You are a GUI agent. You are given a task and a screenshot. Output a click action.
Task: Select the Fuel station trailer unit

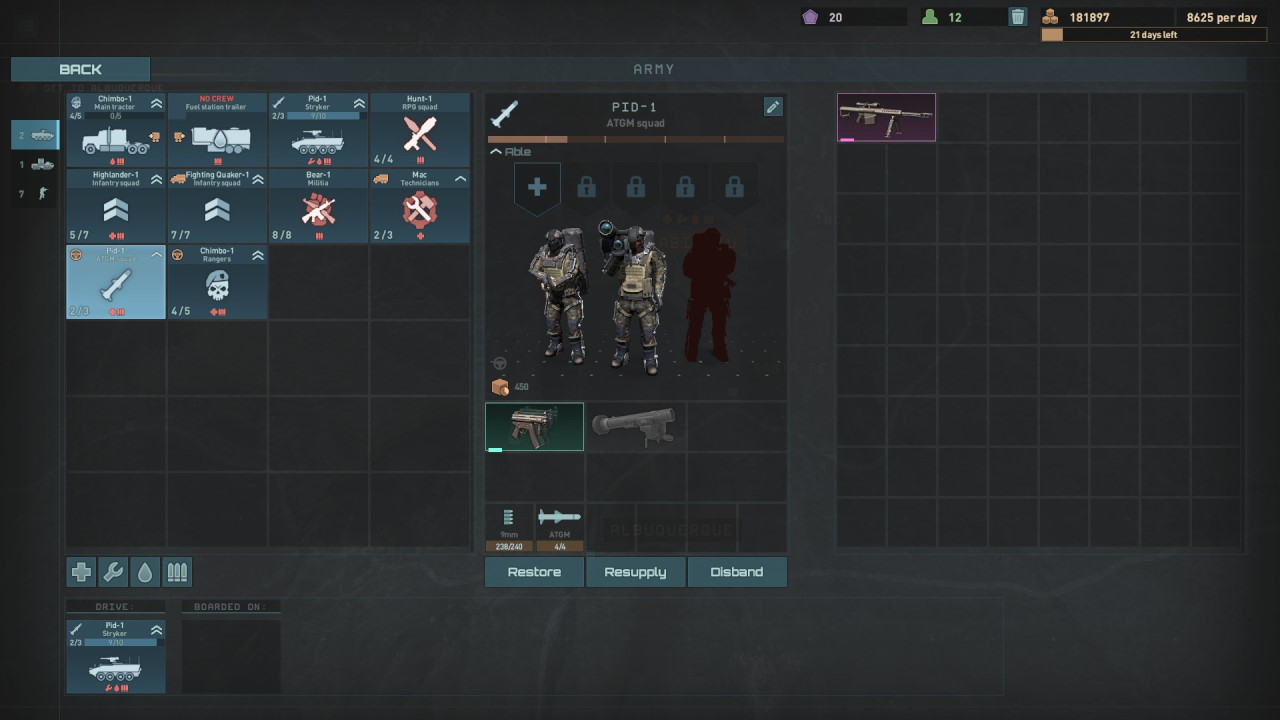click(x=217, y=130)
